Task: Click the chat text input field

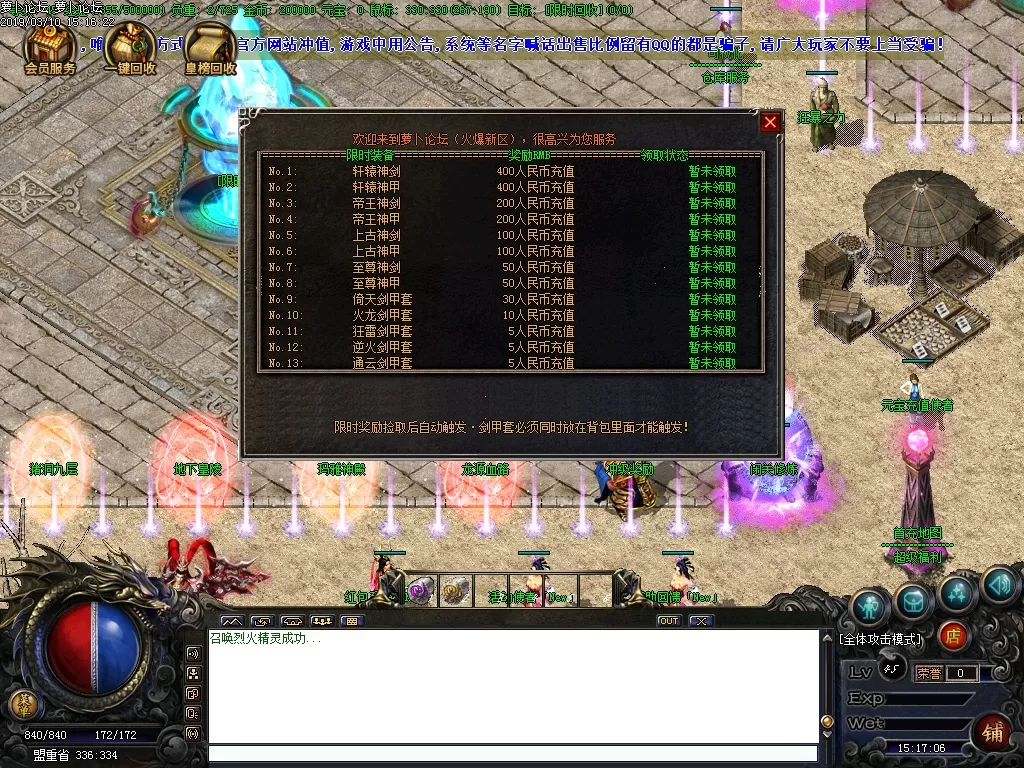Action: click(x=512, y=754)
